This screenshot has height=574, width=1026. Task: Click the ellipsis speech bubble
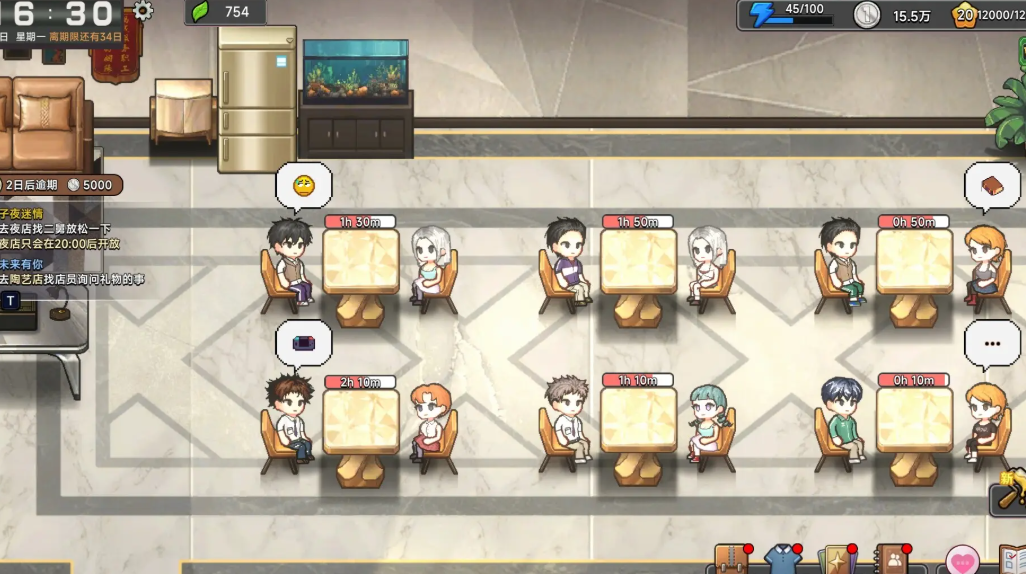tap(991, 343)
